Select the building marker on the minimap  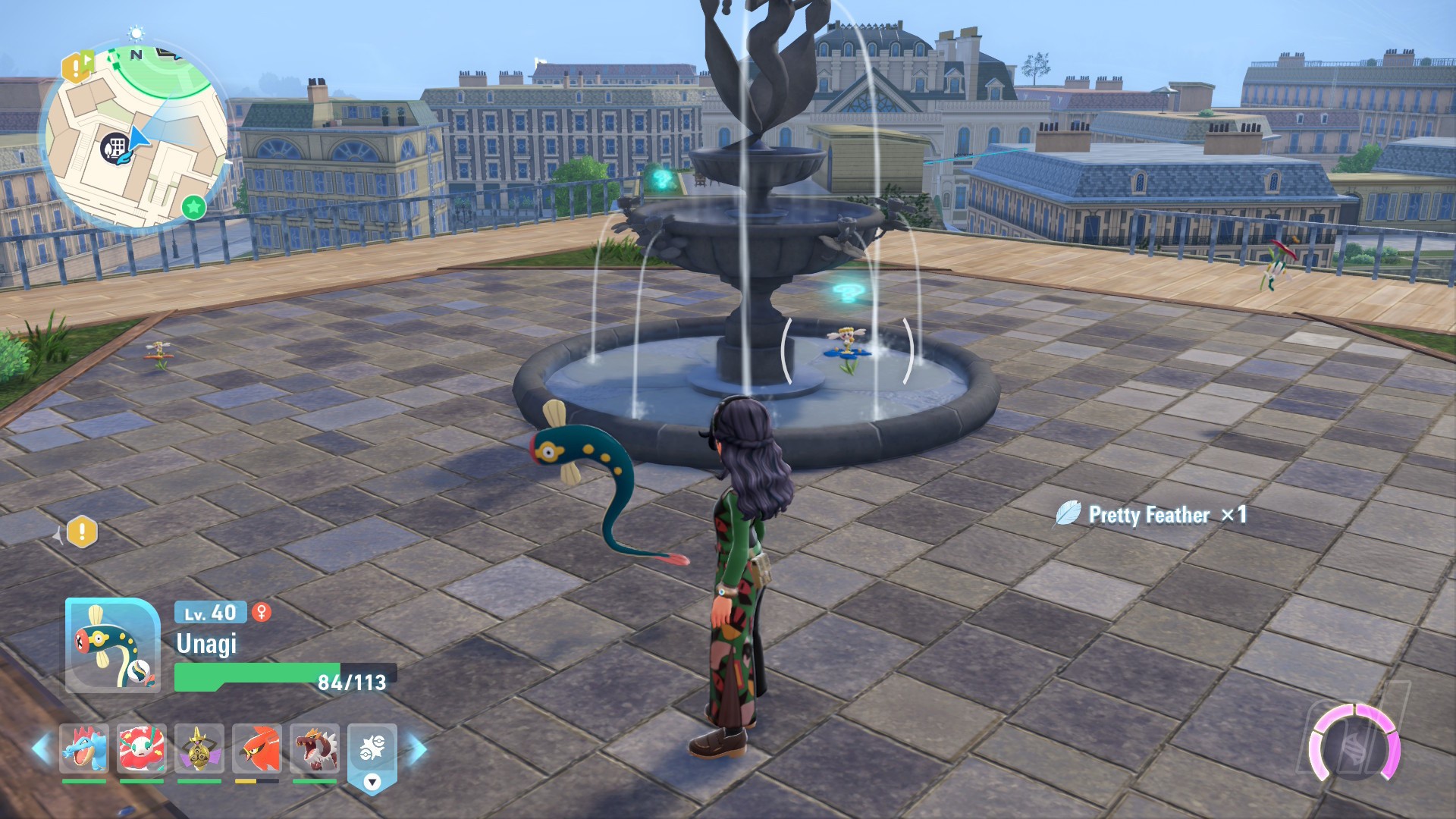coord(115,146)
